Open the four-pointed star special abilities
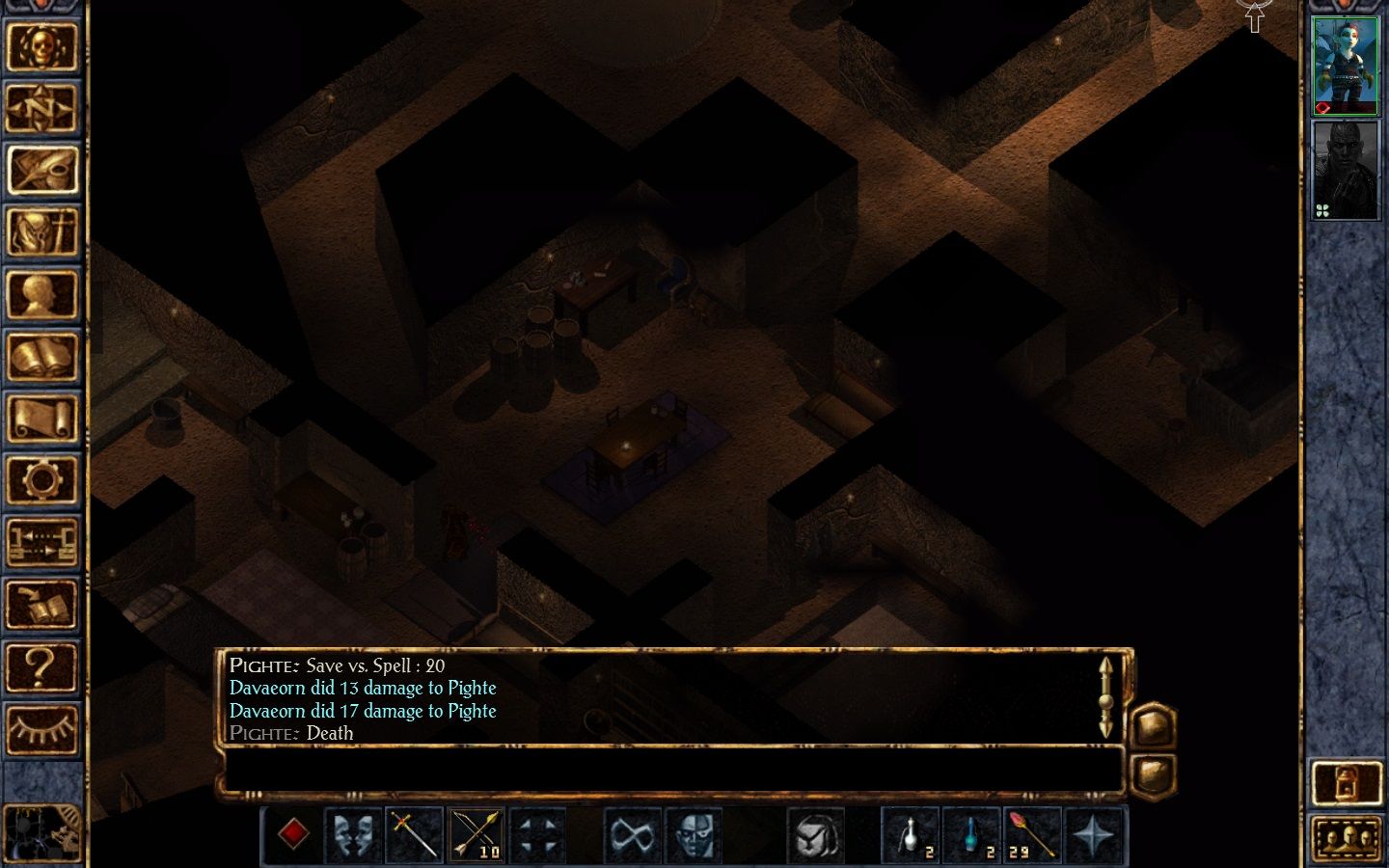 tap(1094, 834)
